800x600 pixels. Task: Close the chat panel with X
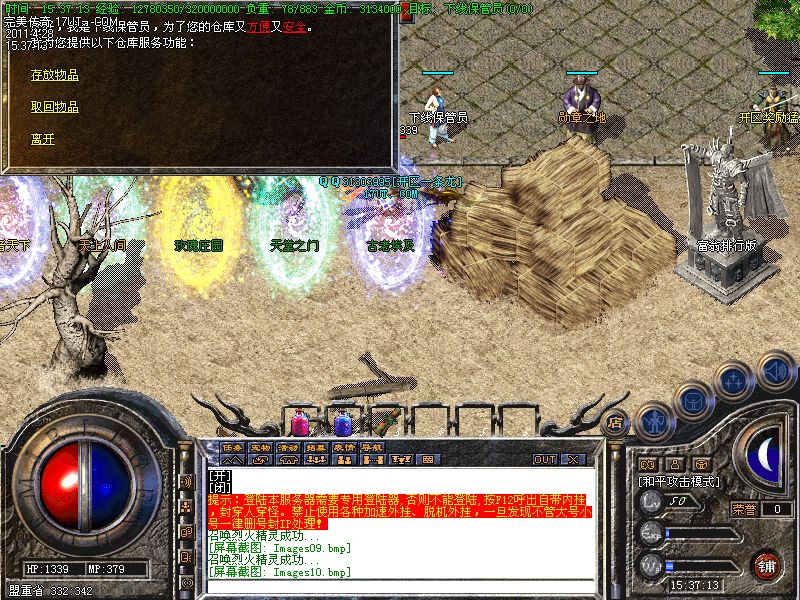[x=574, y=459]
